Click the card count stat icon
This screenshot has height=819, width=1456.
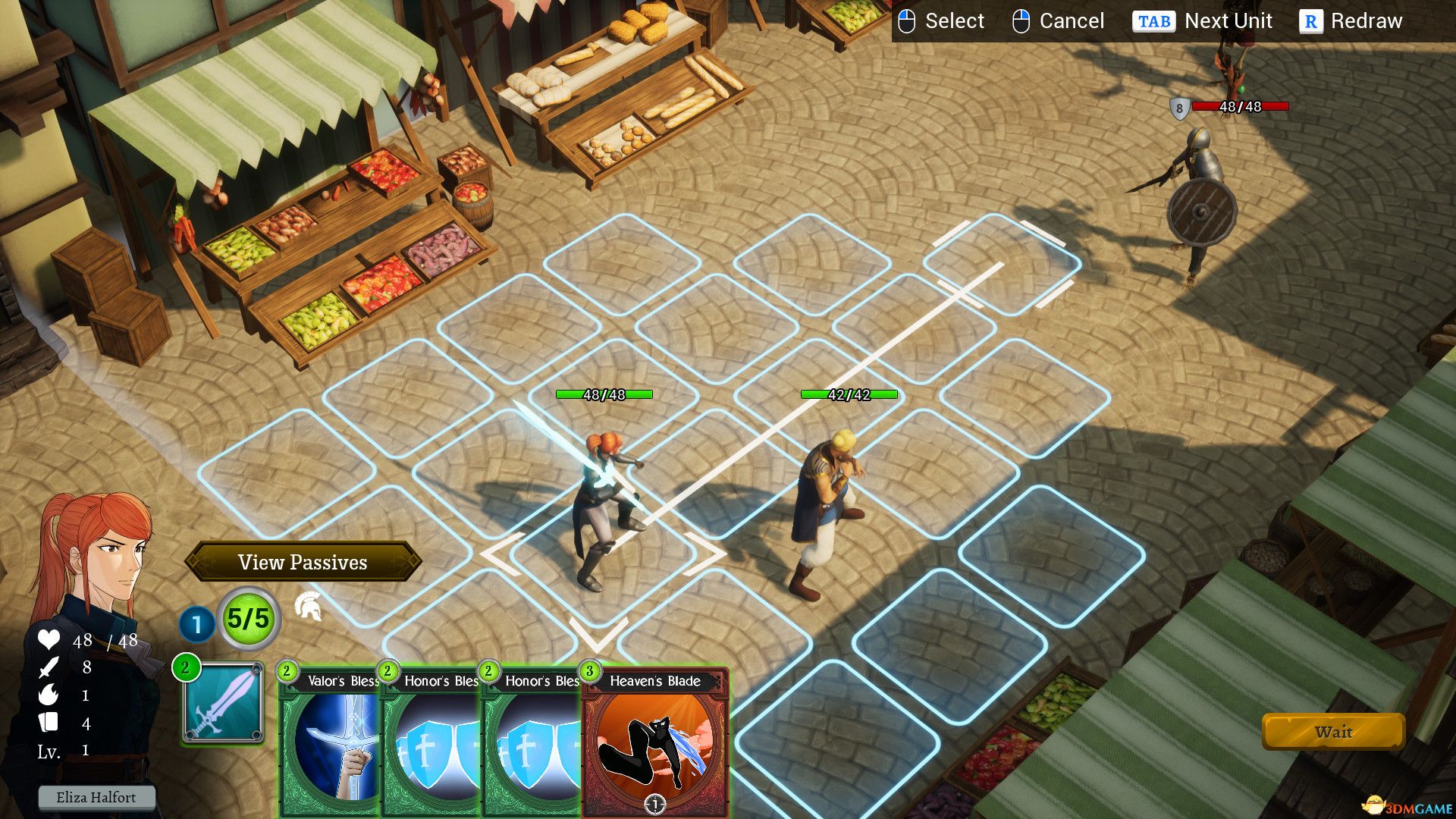click(48, 723)
